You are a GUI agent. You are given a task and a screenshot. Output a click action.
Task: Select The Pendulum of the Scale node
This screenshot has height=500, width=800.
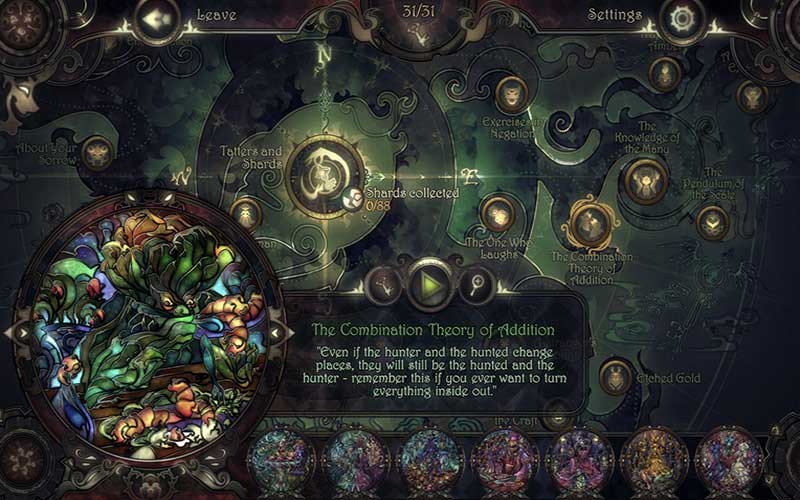pyautogui.click(x=713, y=223)
